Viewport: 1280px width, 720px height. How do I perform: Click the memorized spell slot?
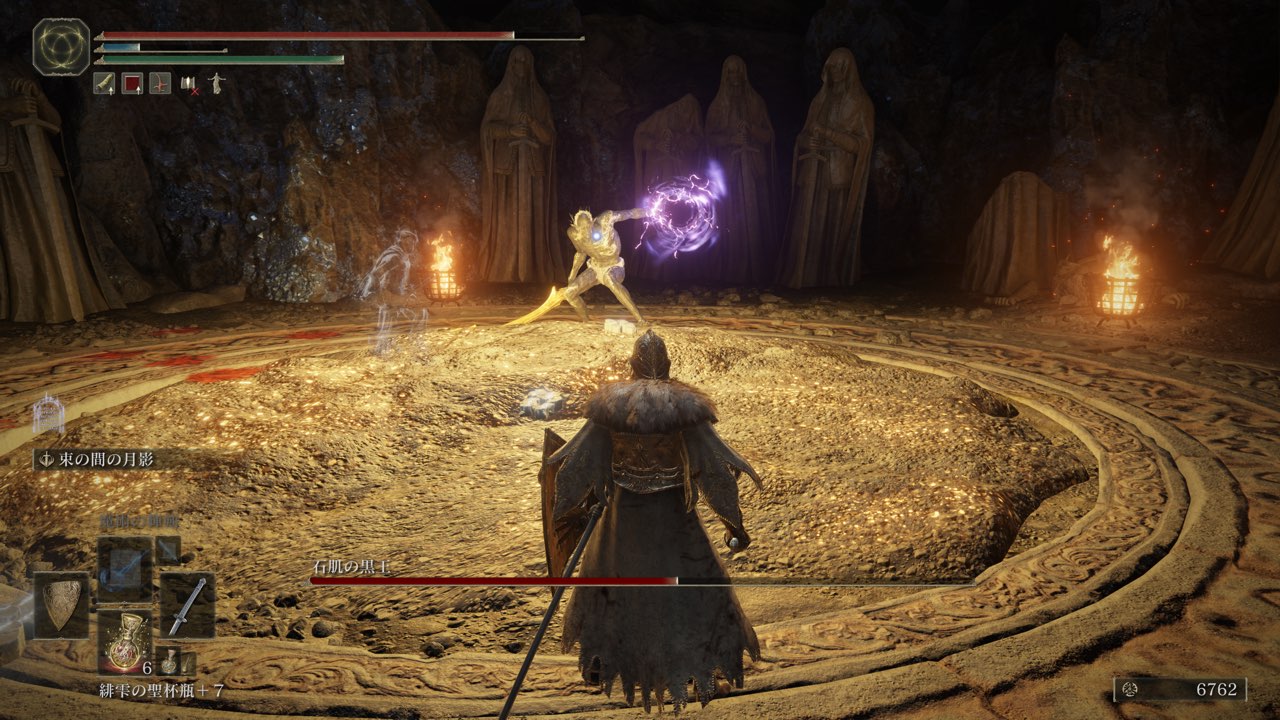click(125, 568)
